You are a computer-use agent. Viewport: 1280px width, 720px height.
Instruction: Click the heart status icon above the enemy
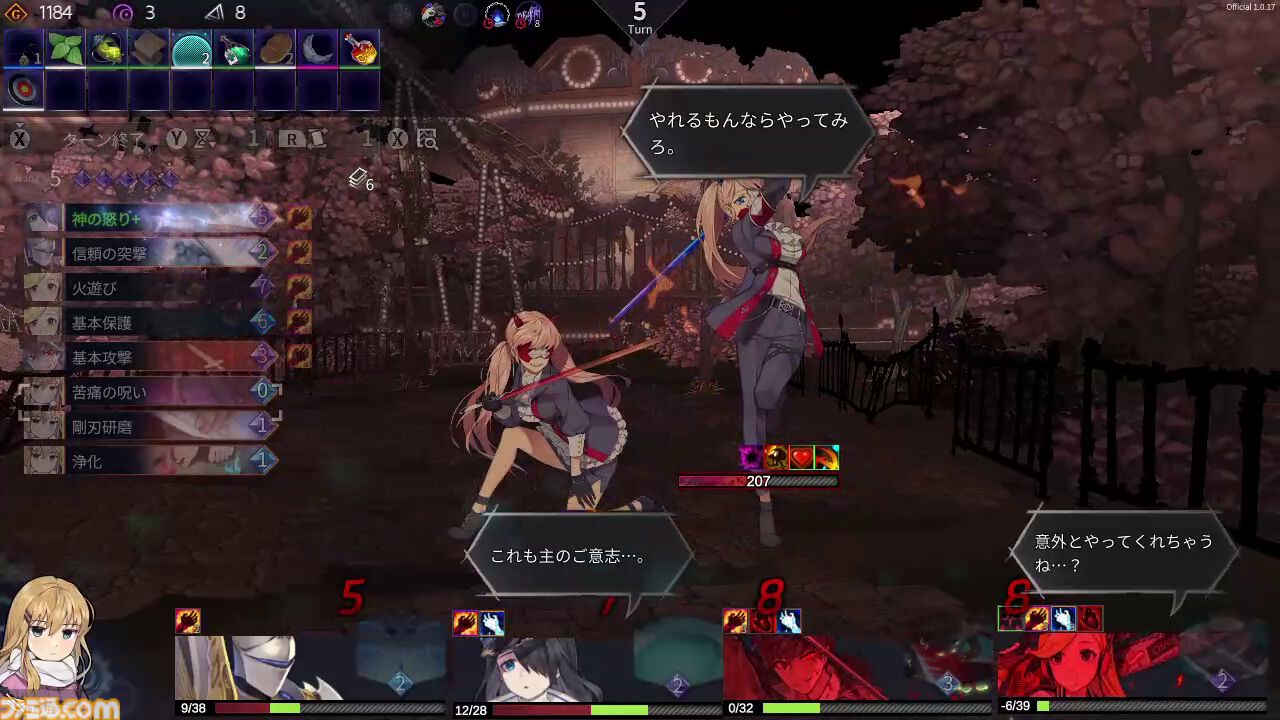[x=800, y=457]
